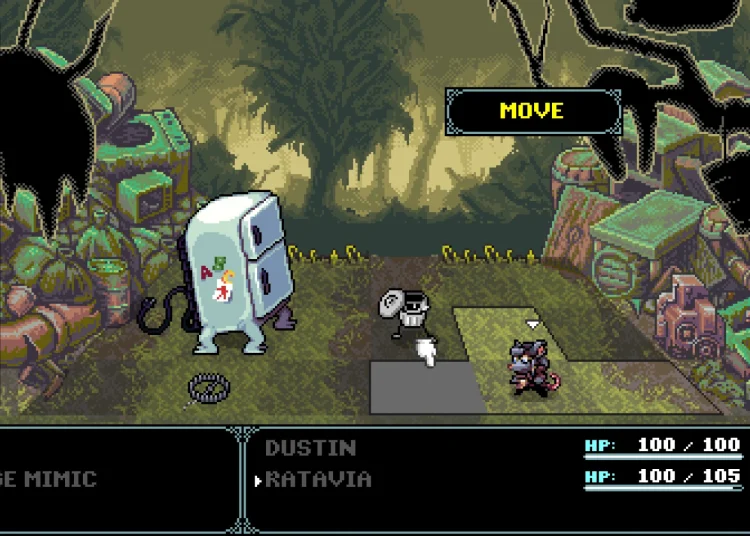Viewport: 750px width, 536px height.
Task: Choose Dustin in the party list
Action: tap(310, 447)
